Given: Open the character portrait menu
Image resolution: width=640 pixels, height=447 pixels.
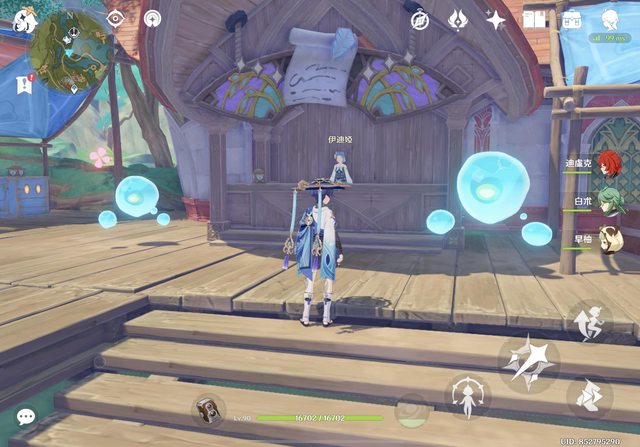Looking at the screenshot, I should [610, 19].
